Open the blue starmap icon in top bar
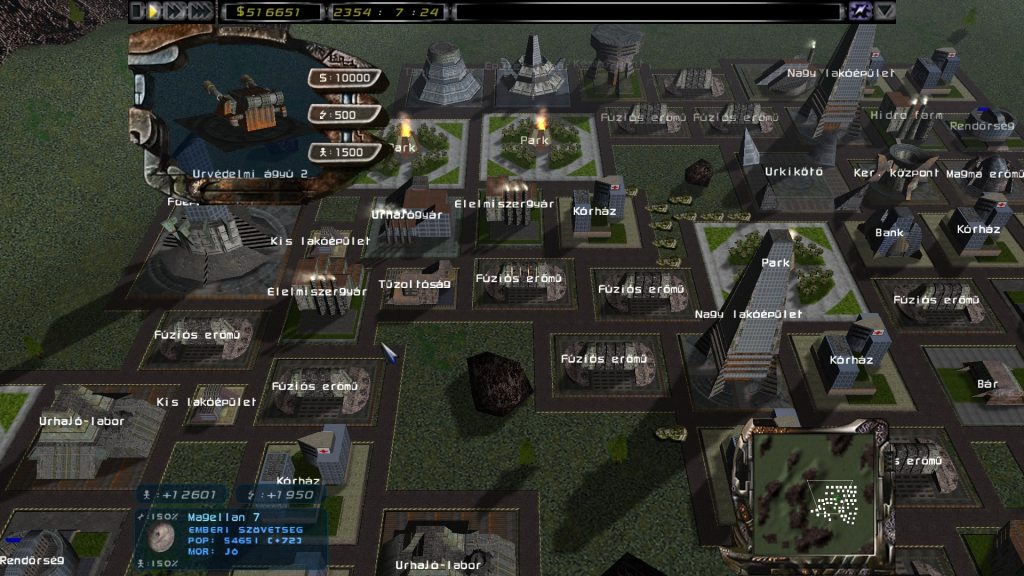The height and width of the screenshot is (576, 1024). coord(859,11)
